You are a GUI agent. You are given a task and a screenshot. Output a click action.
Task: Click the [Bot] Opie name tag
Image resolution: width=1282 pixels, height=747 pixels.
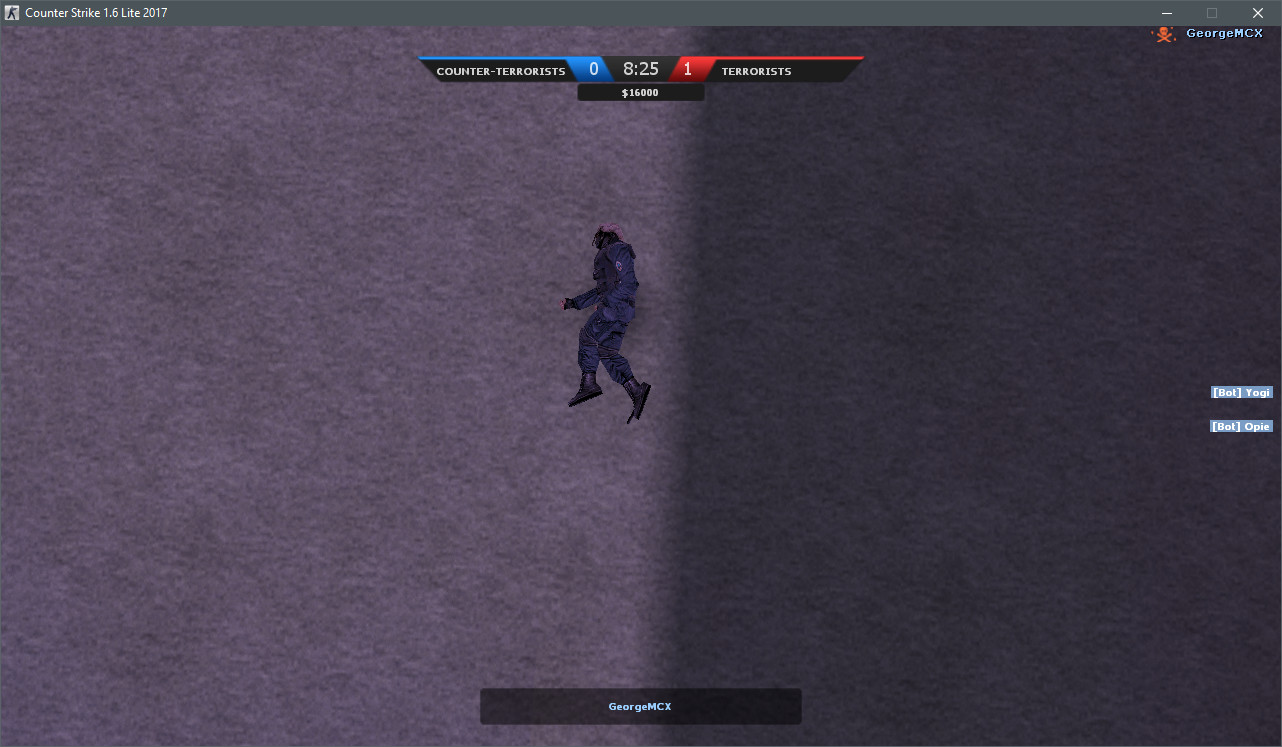point(1241,425)
